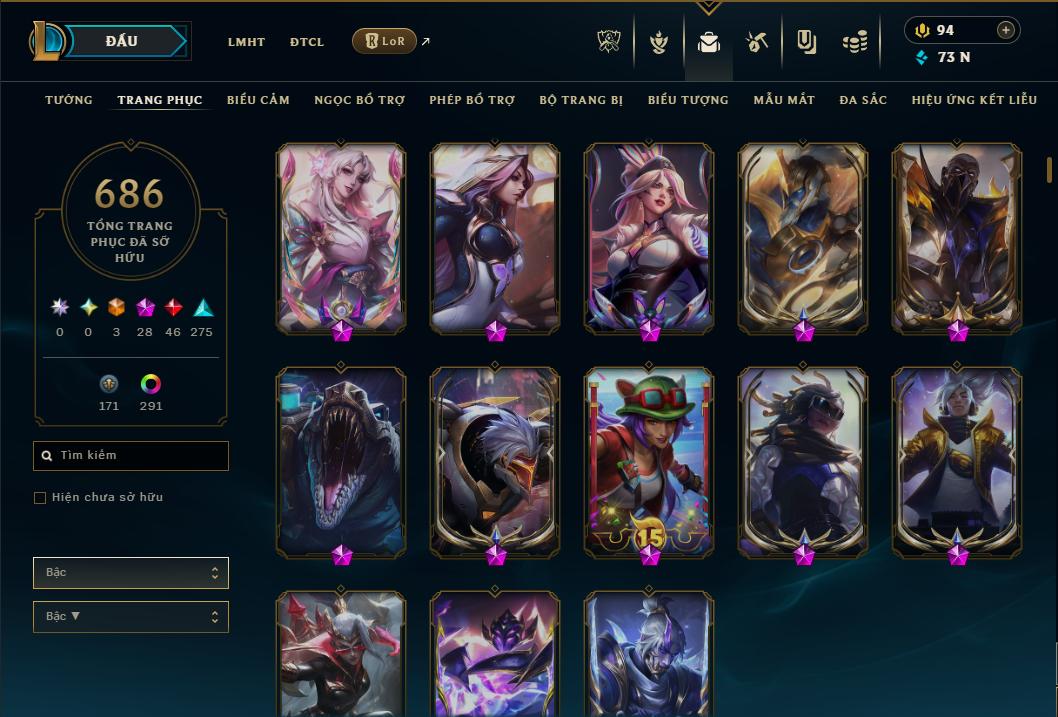Click the Tìm kiếm search field

click(x=131, y=456)
